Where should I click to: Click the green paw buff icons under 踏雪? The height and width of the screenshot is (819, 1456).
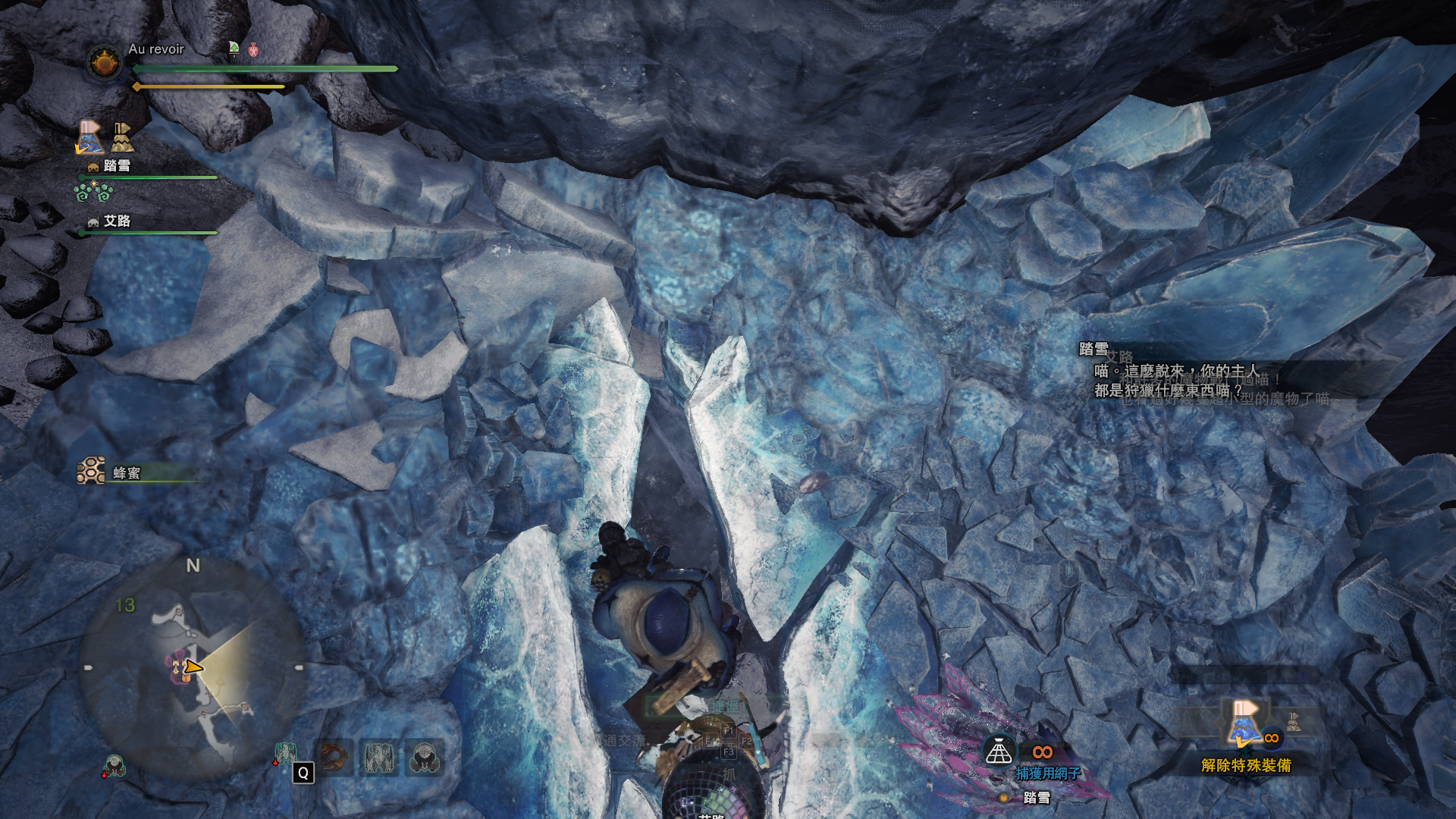[93, 193]
